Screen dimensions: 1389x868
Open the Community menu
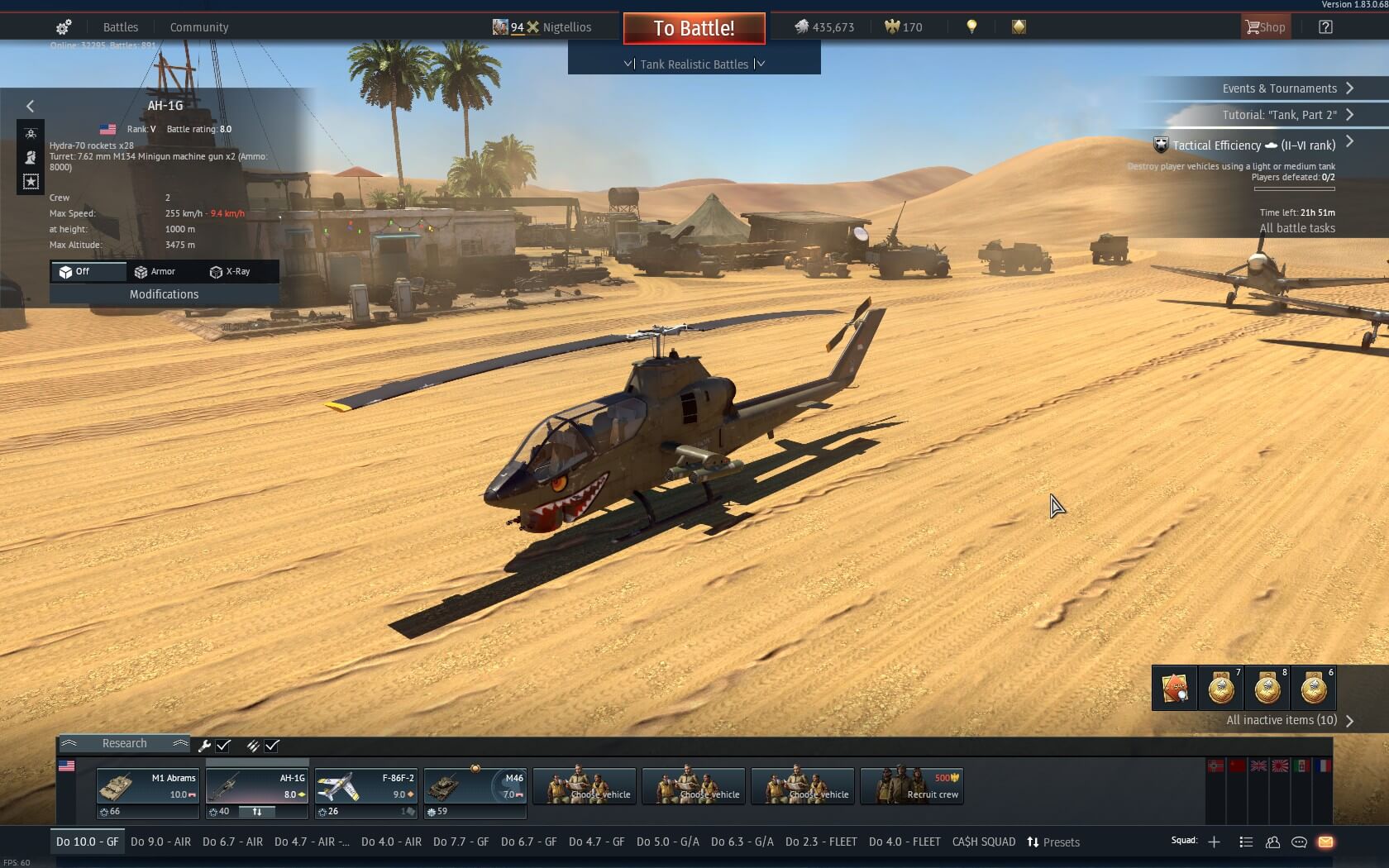click(x=199, y=27)
